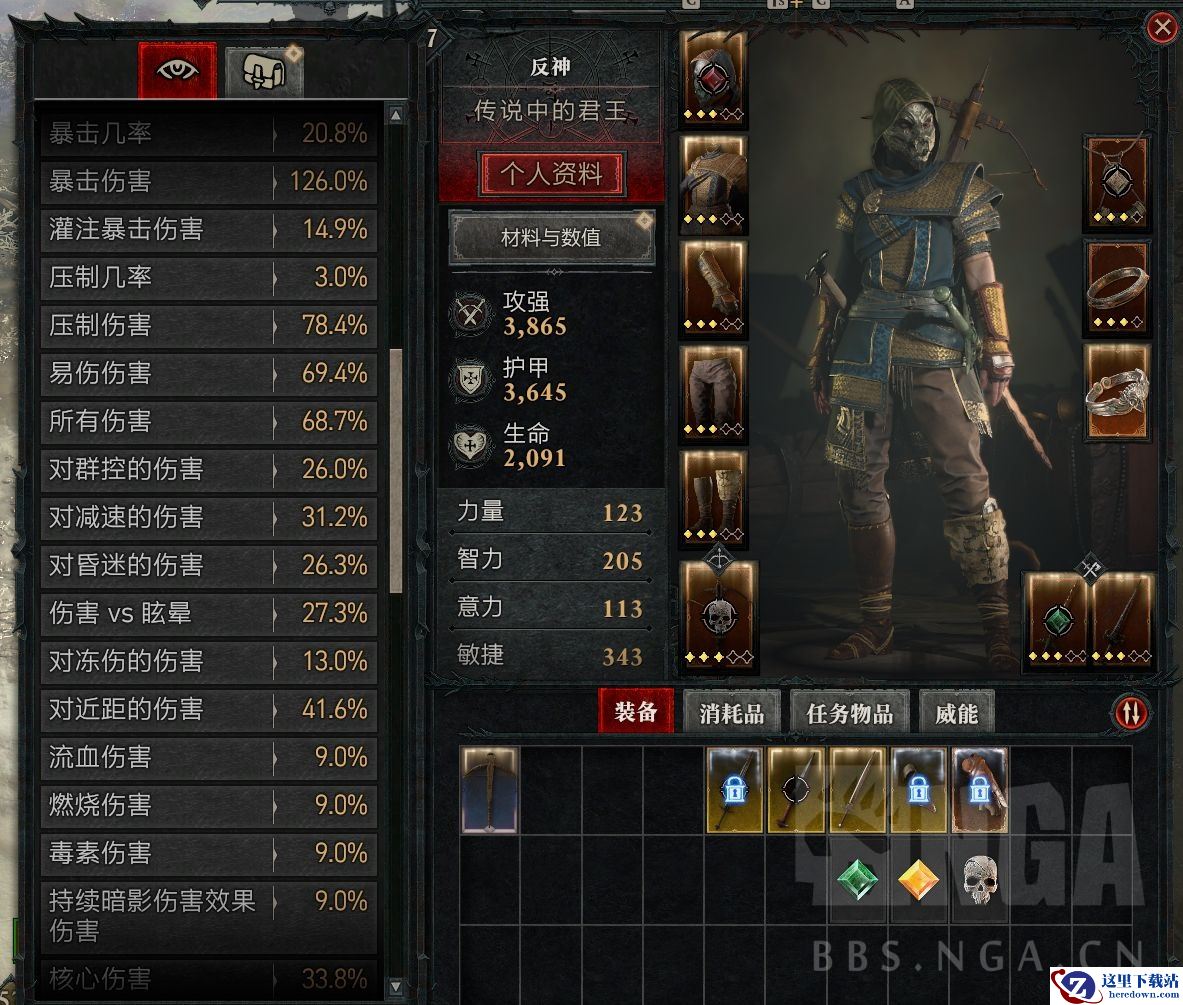Open the 个人资料 profile button
The height and width of the screenshot is (1005, 1183).
[552, 174]
